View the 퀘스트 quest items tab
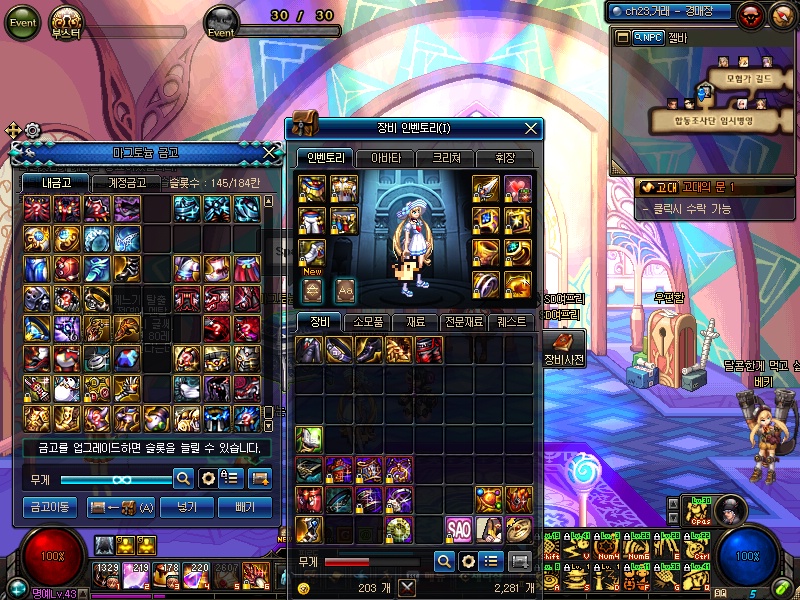Screen dimensions: 800x600 pyautogui.click(x=510, y=322)
